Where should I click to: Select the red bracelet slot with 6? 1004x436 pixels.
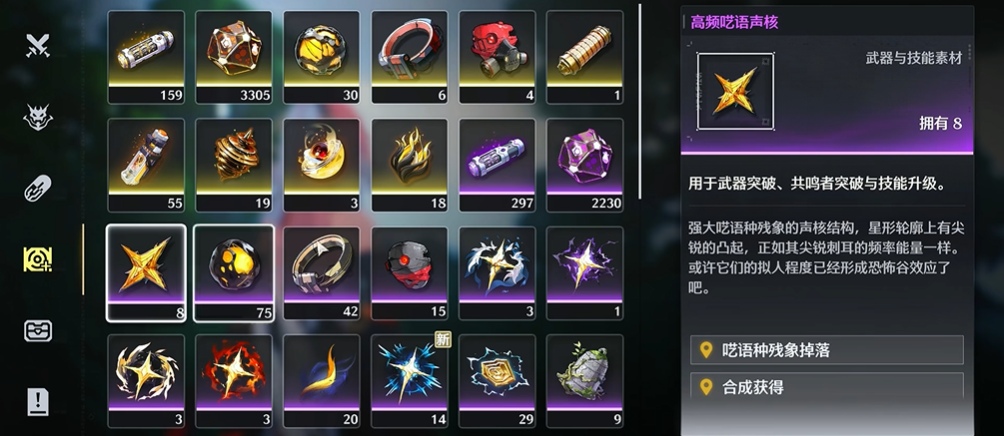click(x=410, y=56)
